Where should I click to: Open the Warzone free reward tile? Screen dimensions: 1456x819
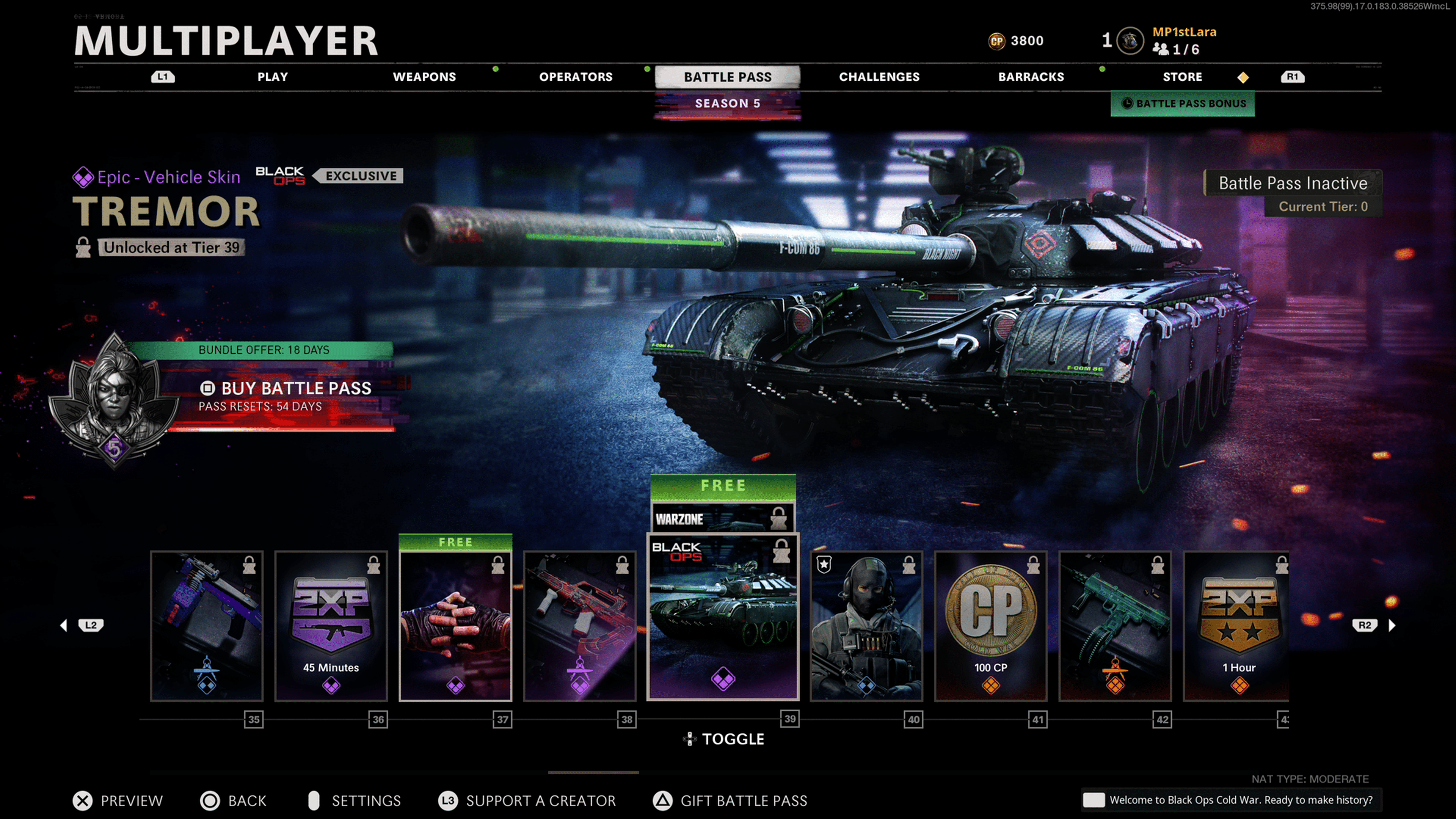(723, 518)
